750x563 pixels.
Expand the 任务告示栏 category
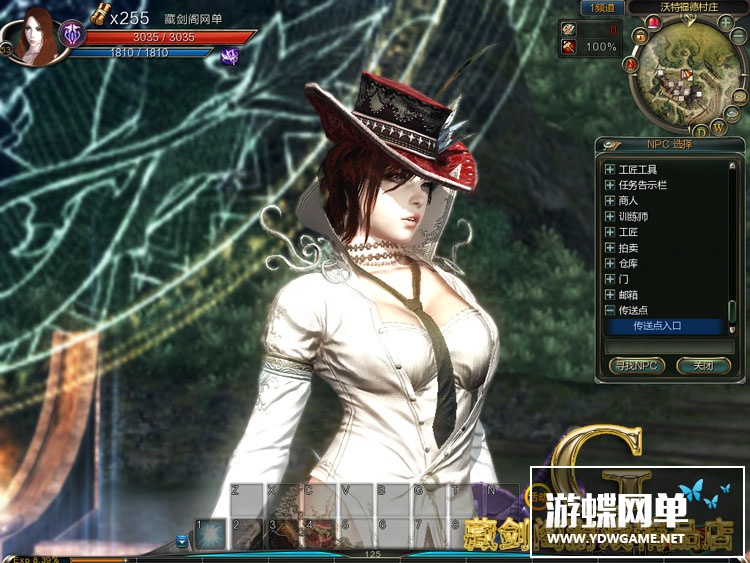coord(610,185)
